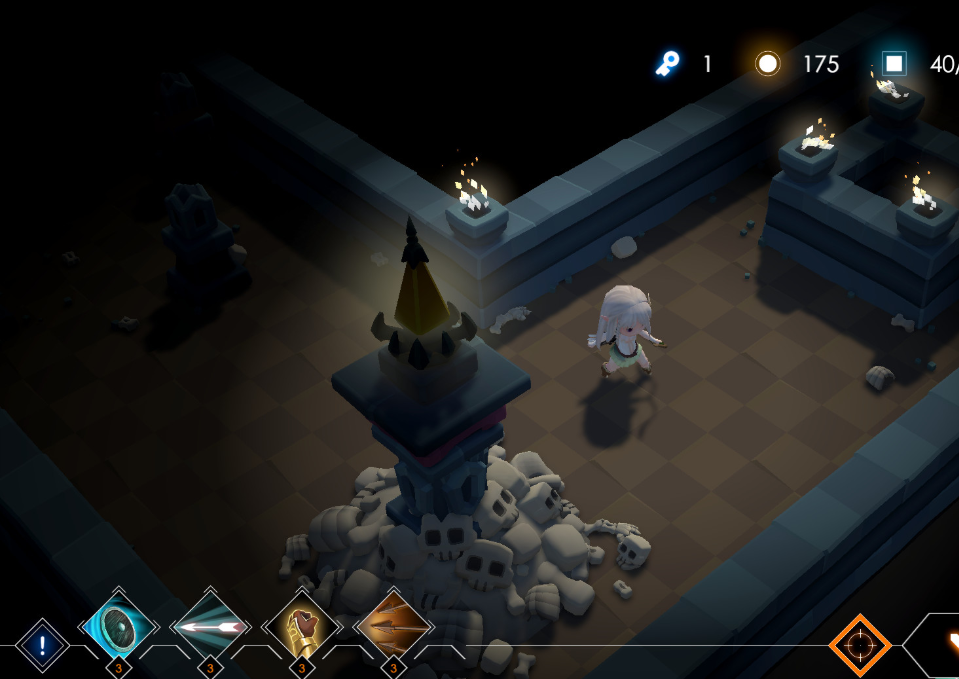Select the golden gauntlet fist ability
This screenshot has width=959, height=679.
click(x=302, y=628)
